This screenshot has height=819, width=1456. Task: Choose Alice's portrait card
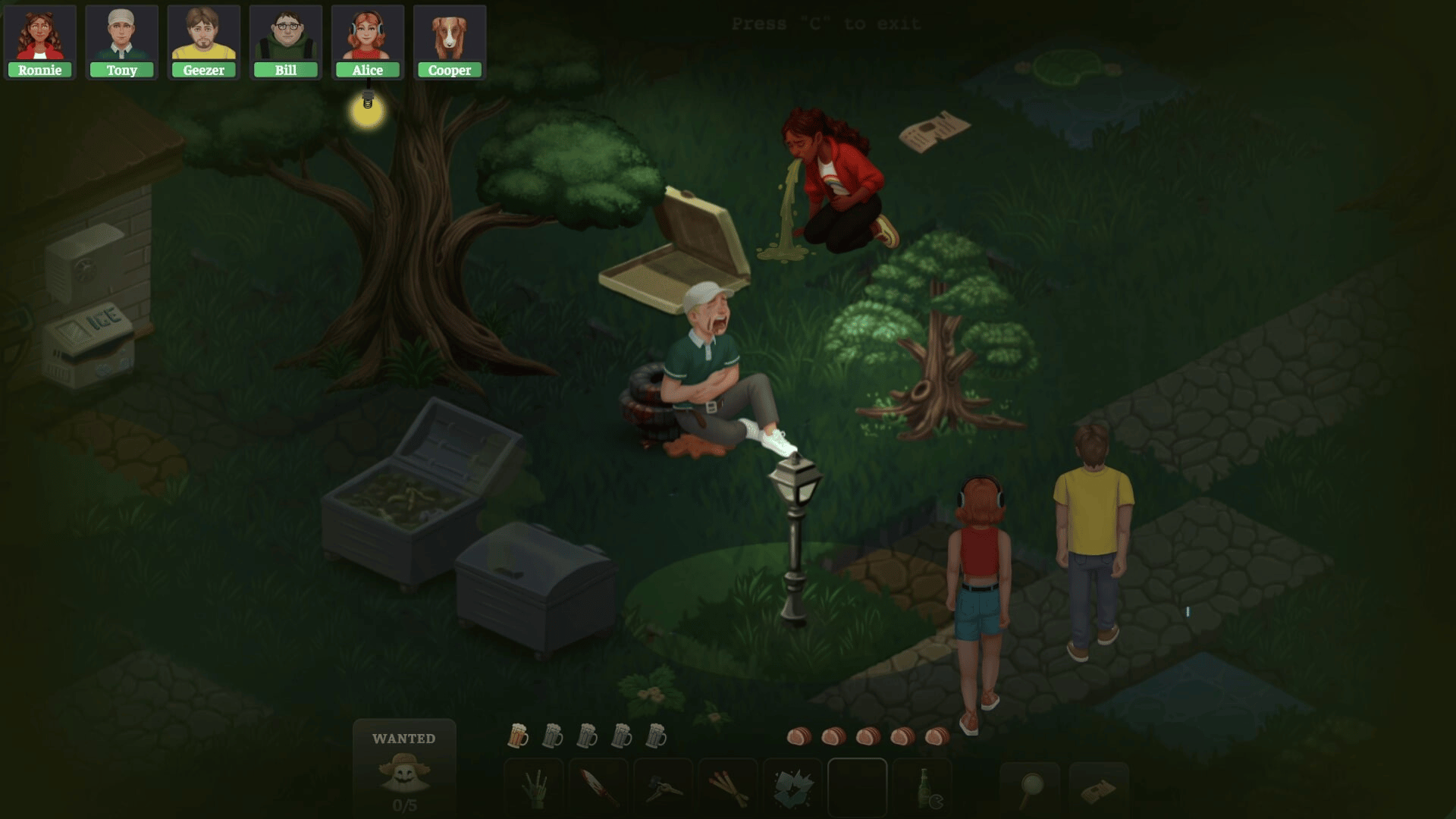click(x=367, y=42)
